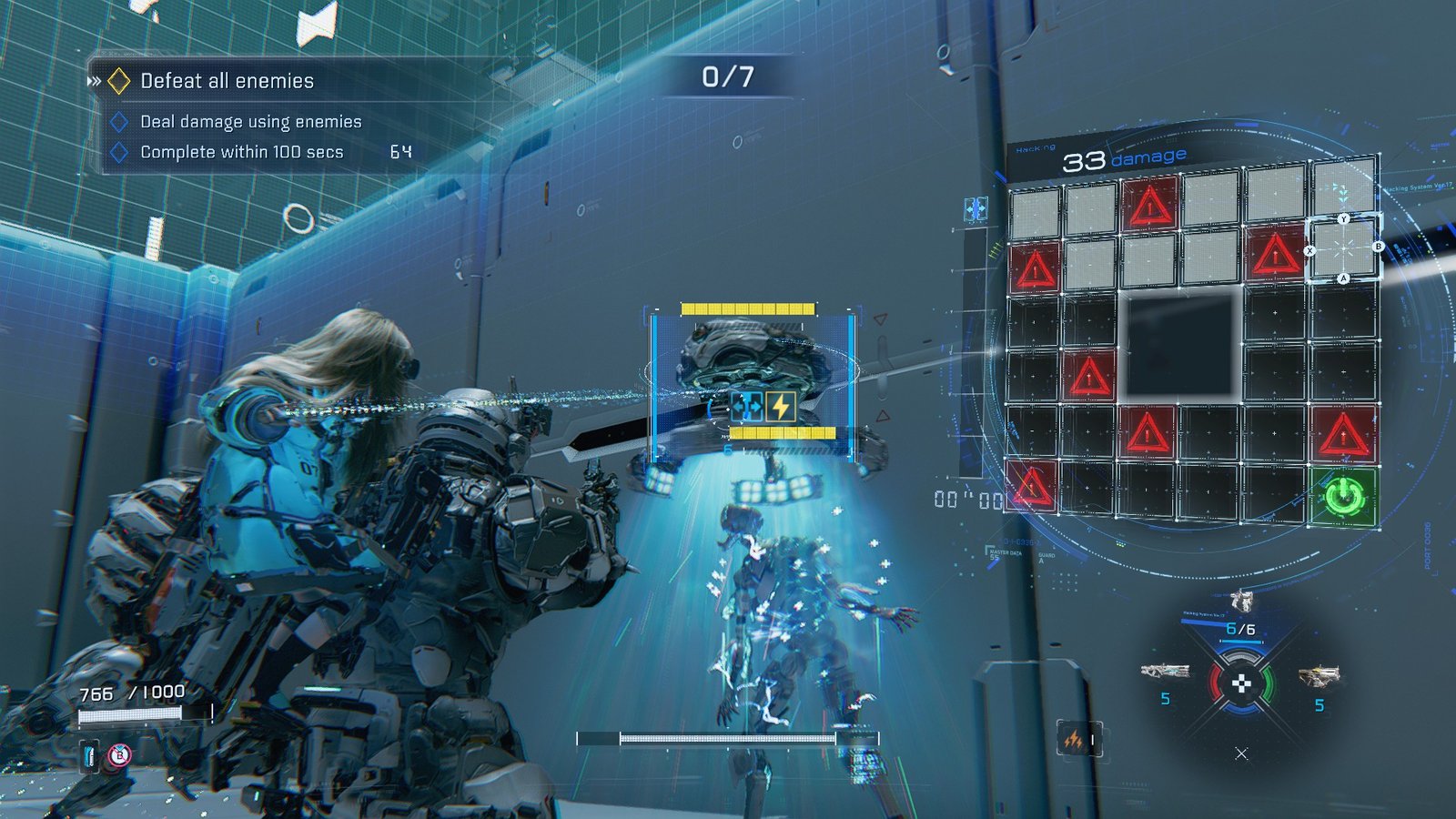Click the blue canister icon under health bar
This screenshot has height=819, width=1456.
tap(90, 755)
